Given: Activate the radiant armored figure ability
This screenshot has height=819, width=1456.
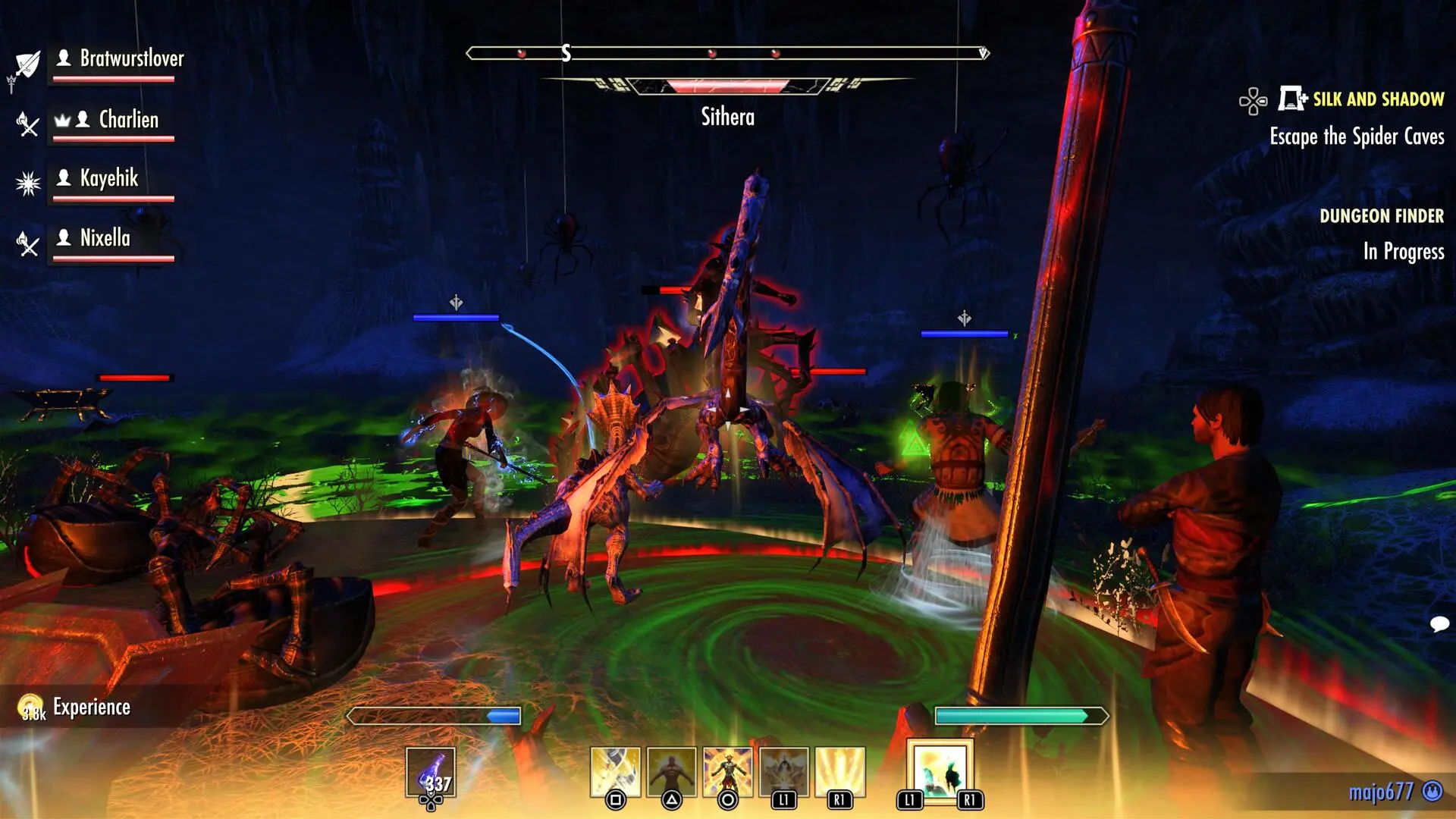Looking at the screenshot, I should tap(727, 772).
